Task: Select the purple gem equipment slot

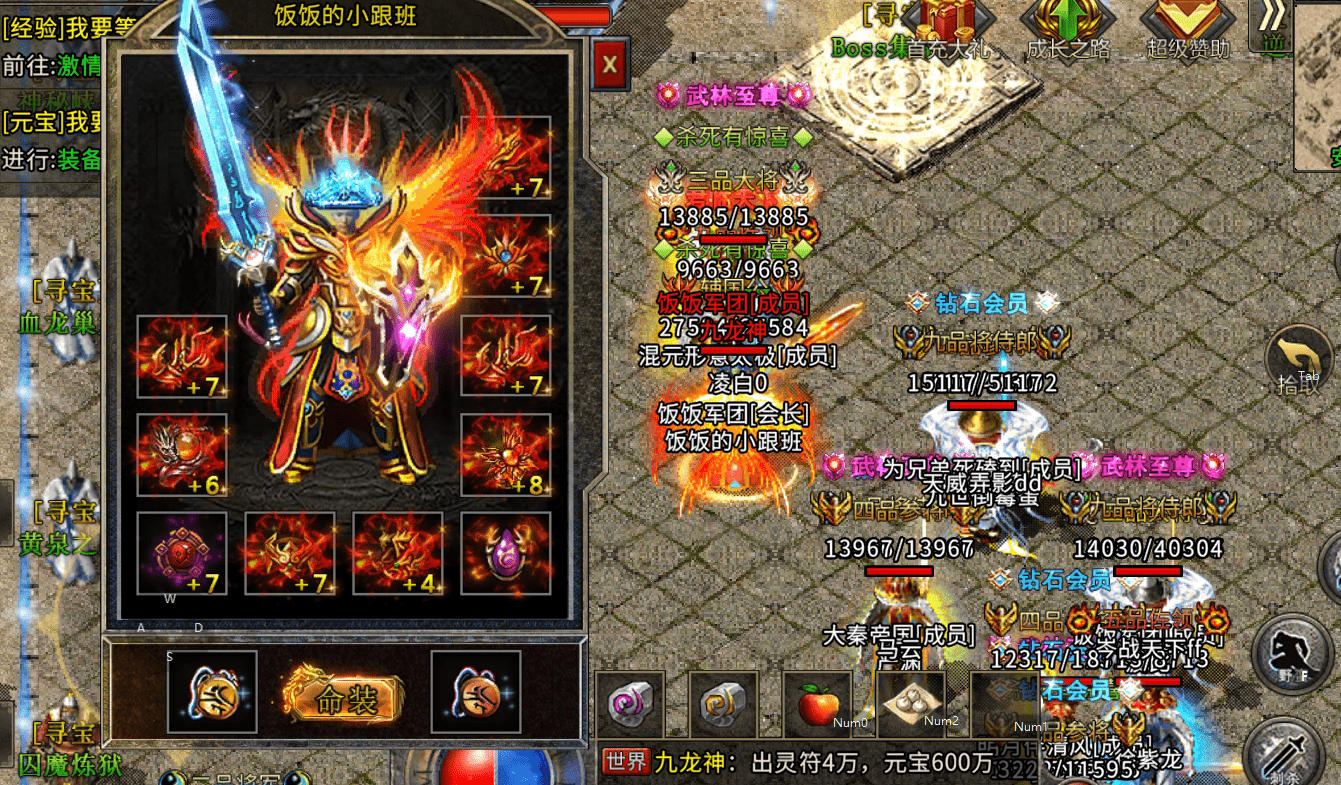Action: click(505, 553)
